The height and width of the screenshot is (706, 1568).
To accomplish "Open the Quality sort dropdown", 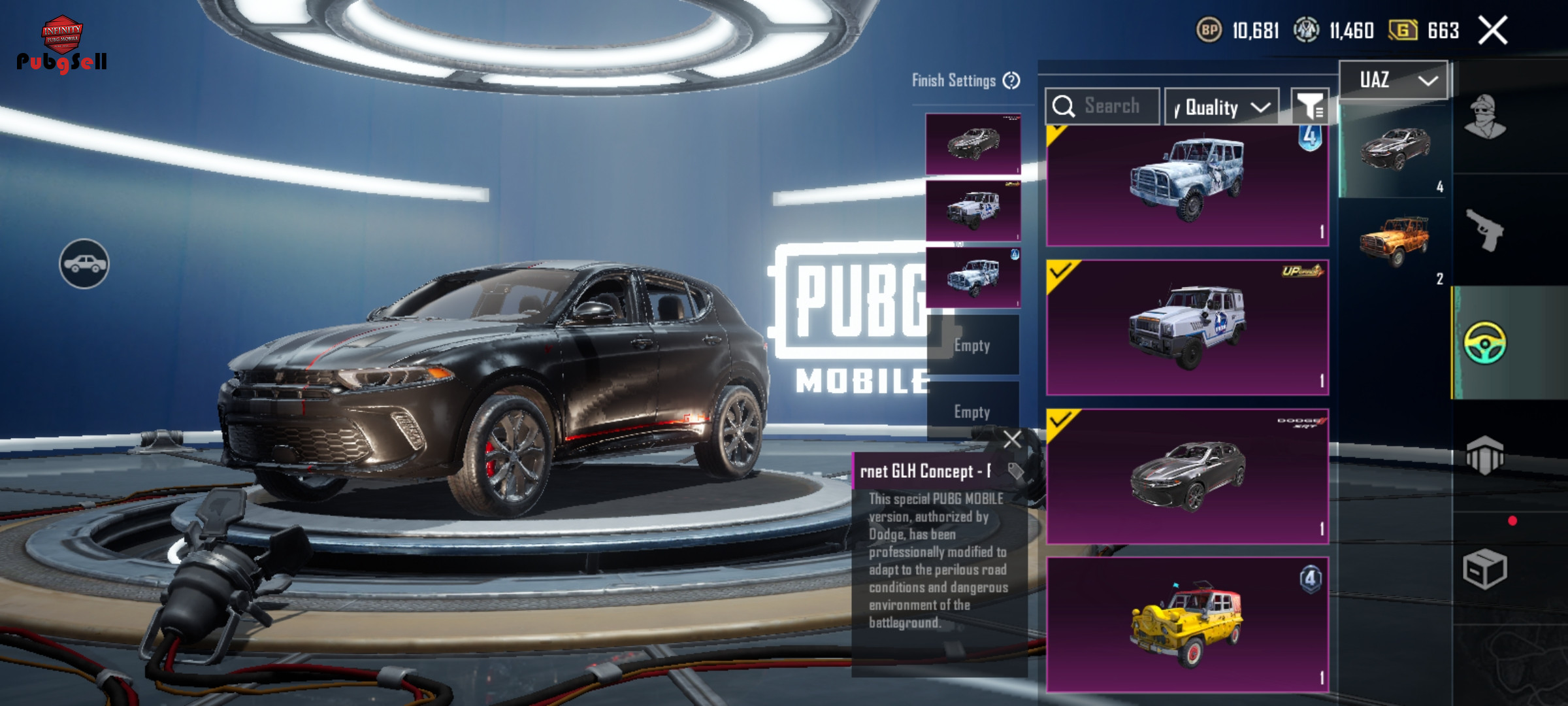I will pyautogui.click(x=1222, y=107).
